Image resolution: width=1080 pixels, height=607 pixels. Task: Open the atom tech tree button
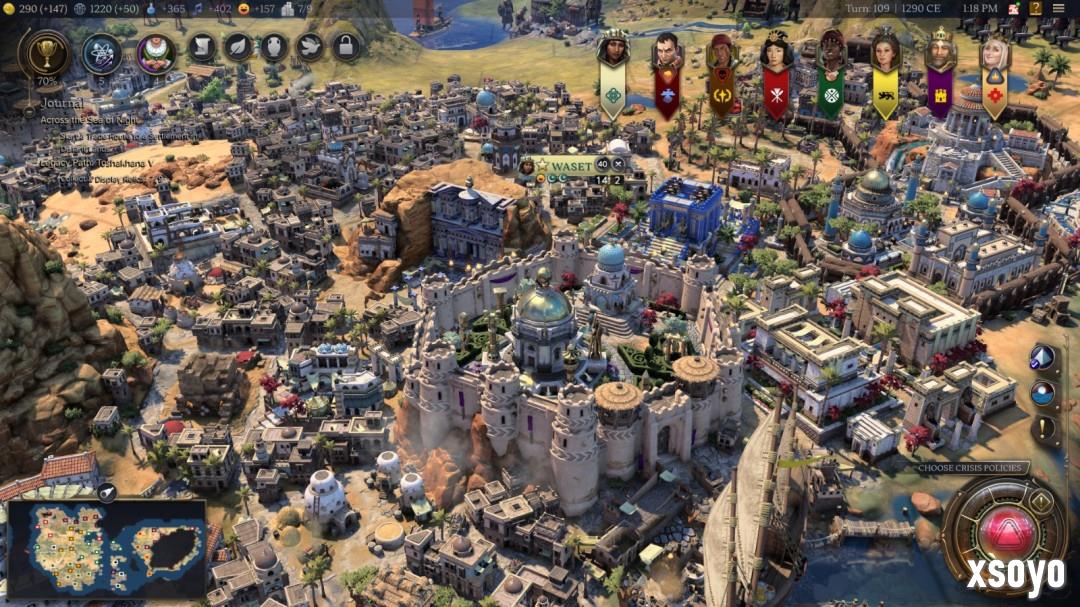[x=101, y=53]
